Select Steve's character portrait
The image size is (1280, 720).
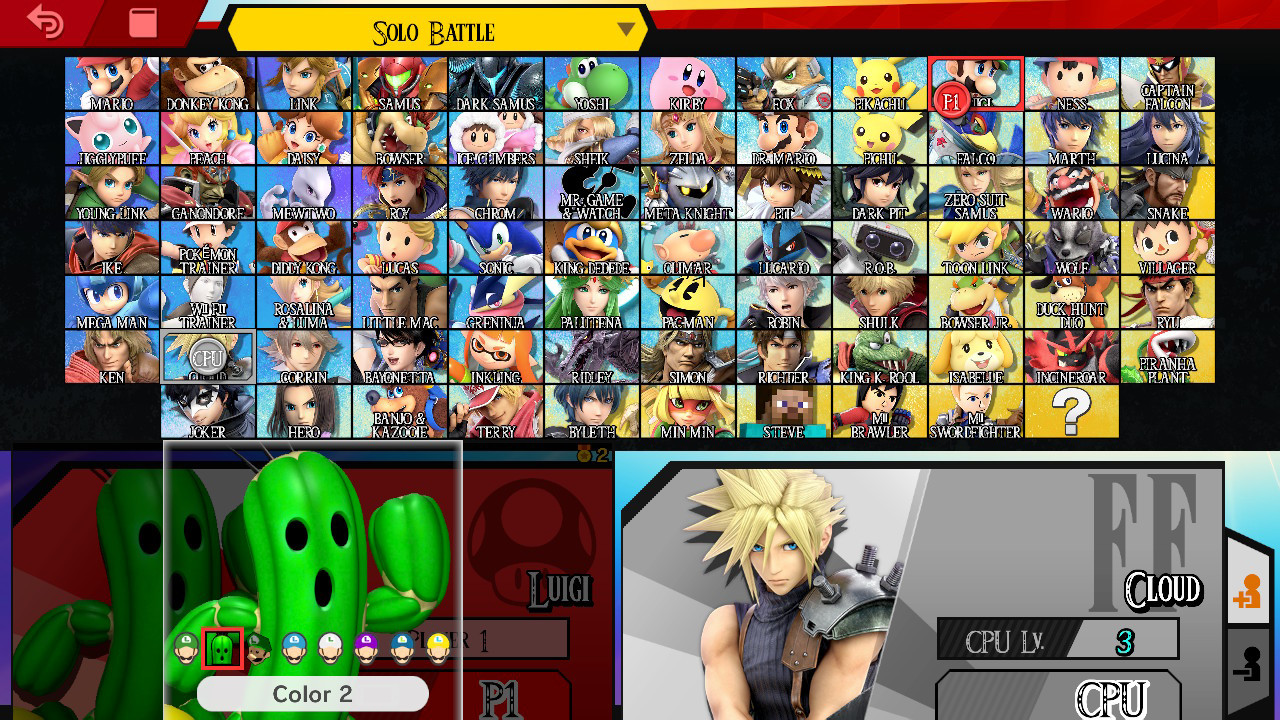[x=784, y=411]
